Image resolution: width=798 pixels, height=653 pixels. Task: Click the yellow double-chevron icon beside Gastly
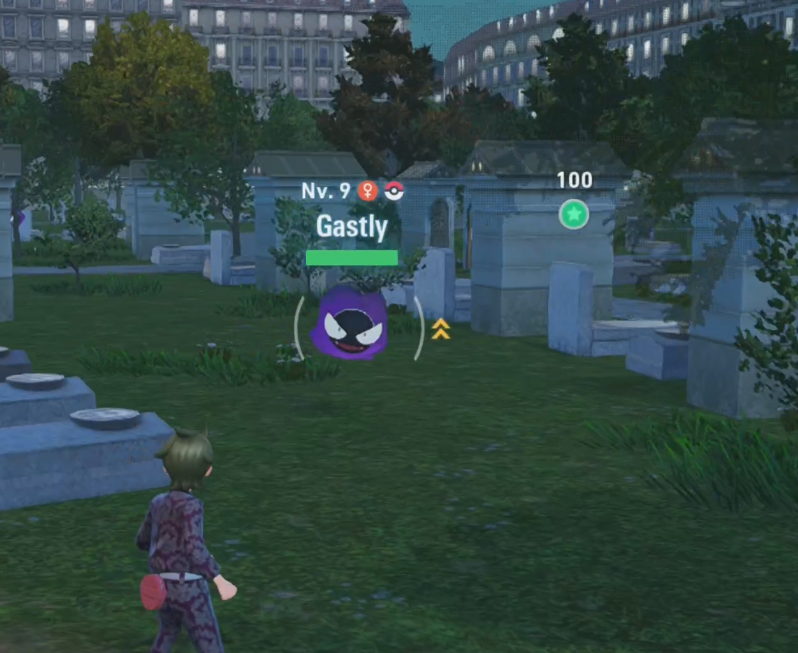(x=441, y=329)
